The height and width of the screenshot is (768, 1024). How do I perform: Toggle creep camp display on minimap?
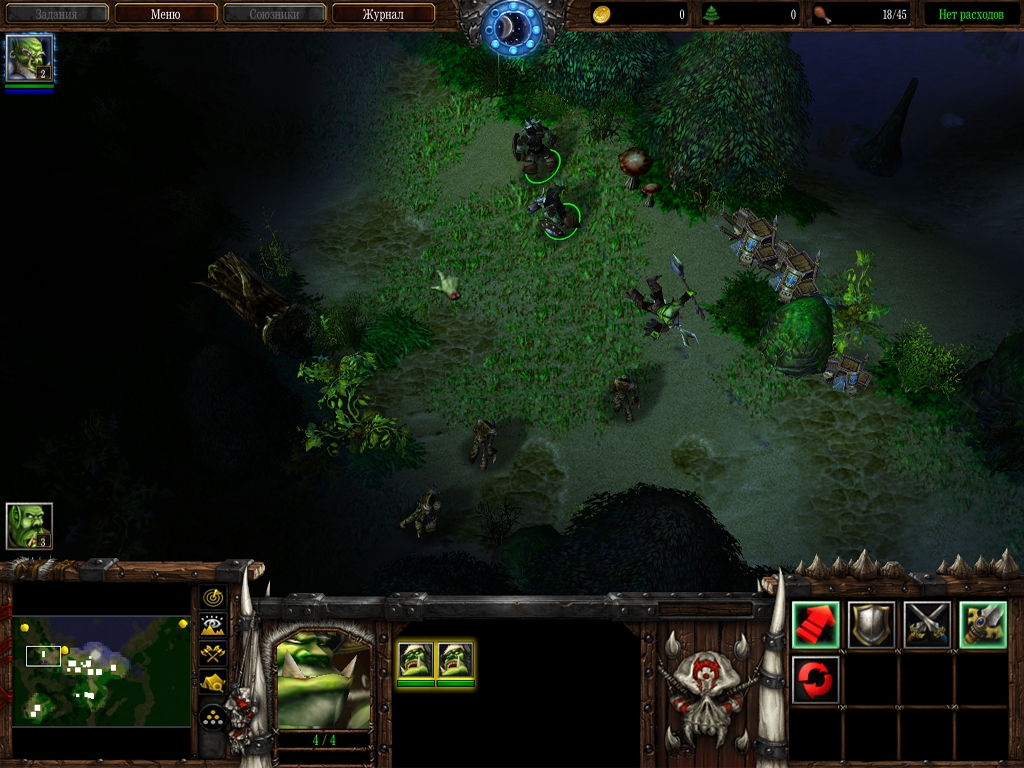point(213,683)
